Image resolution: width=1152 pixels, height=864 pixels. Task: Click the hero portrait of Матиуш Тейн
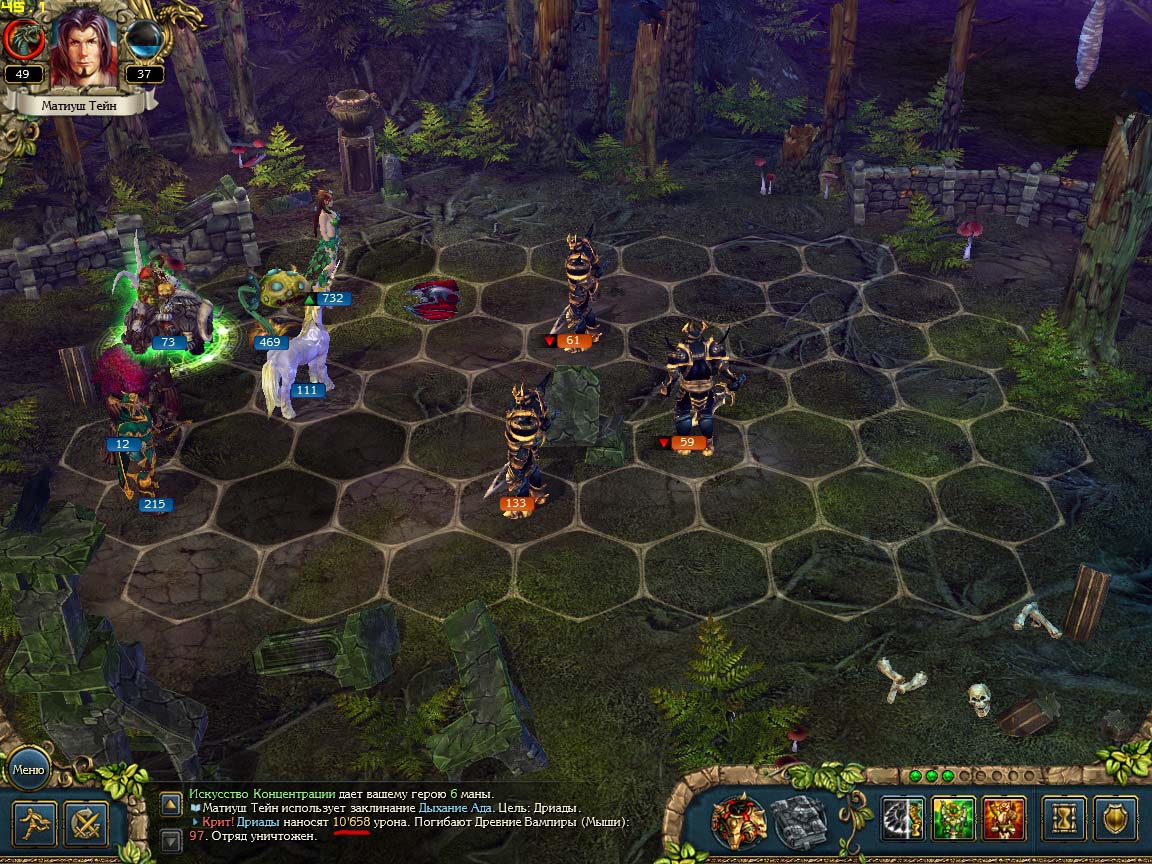click(x=83, y=48)
